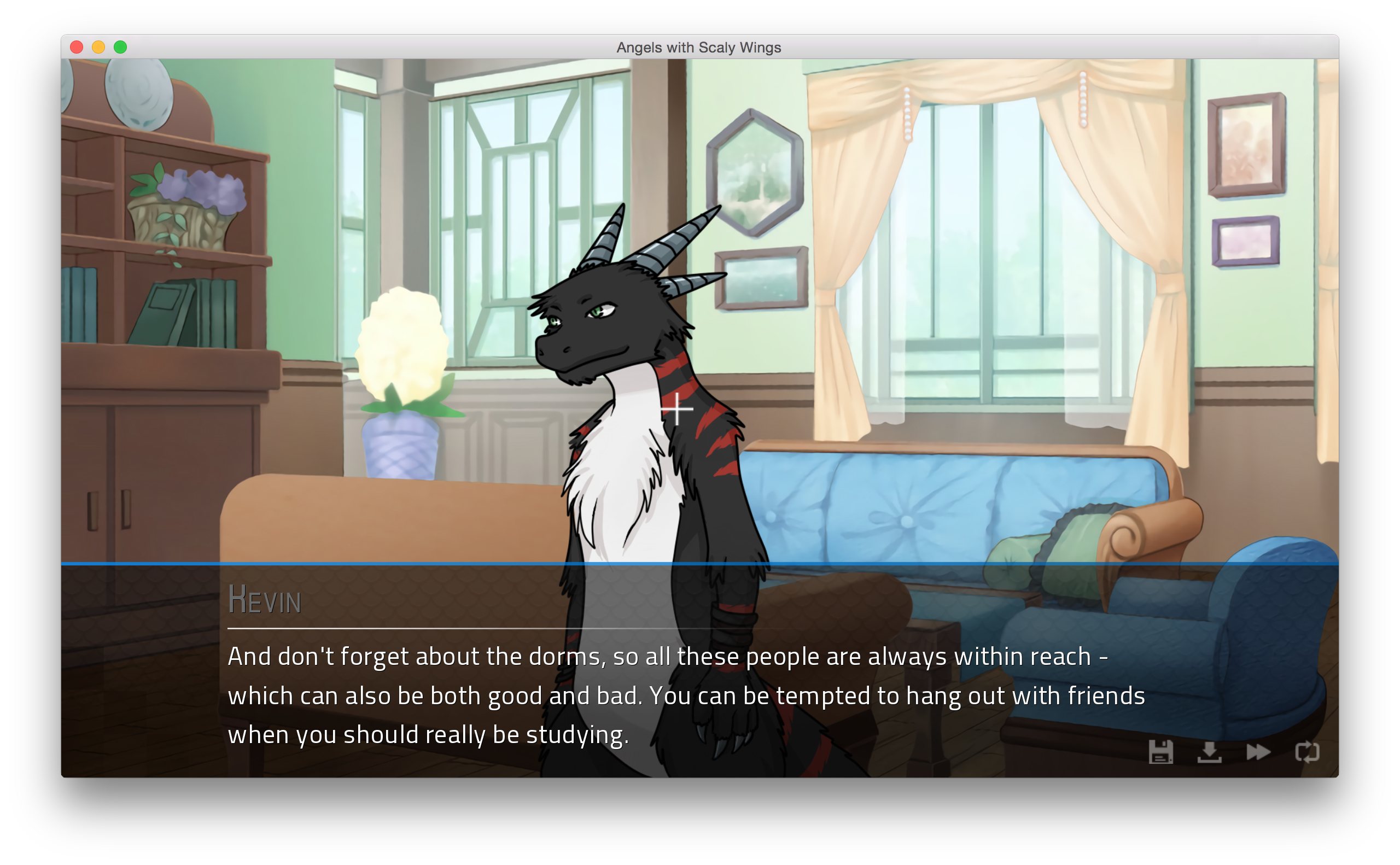Activate the fast-forward skip button
The image size is (1400, 865).
click(x=1258, y=752)
